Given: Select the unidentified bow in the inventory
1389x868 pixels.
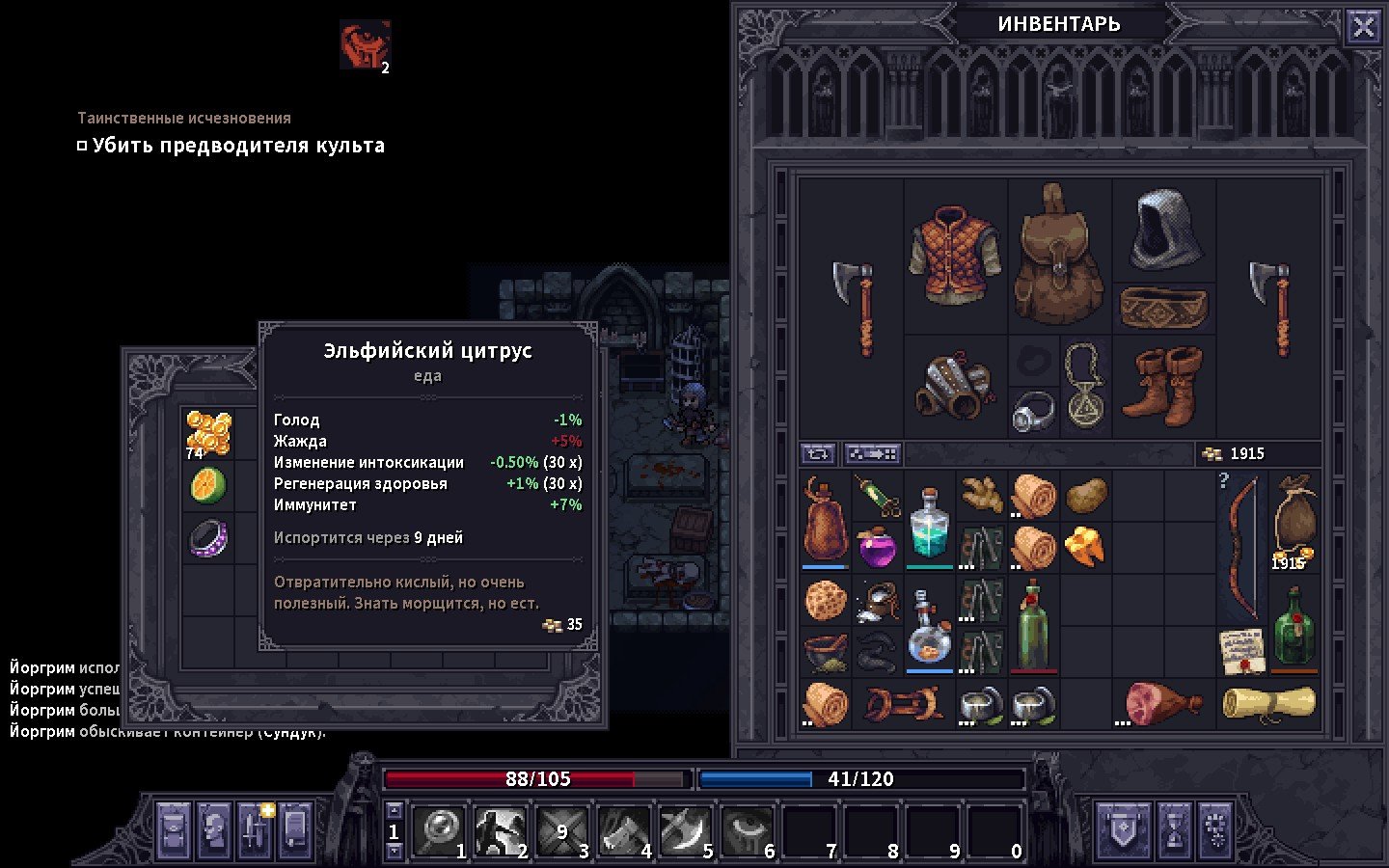Looking at the screenshot, I should (1240, 550).
